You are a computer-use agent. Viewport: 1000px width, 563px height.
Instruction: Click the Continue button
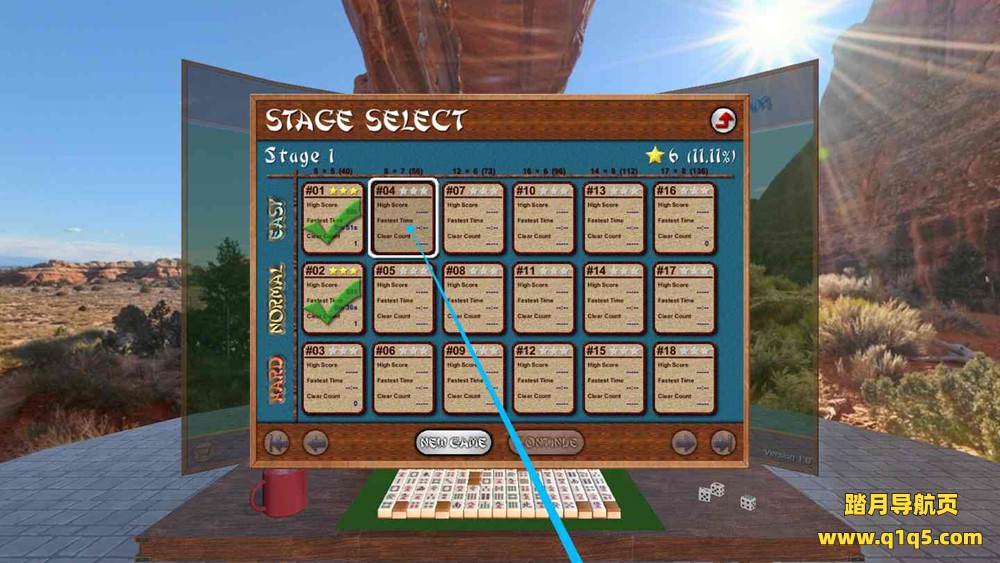point(546,442)
